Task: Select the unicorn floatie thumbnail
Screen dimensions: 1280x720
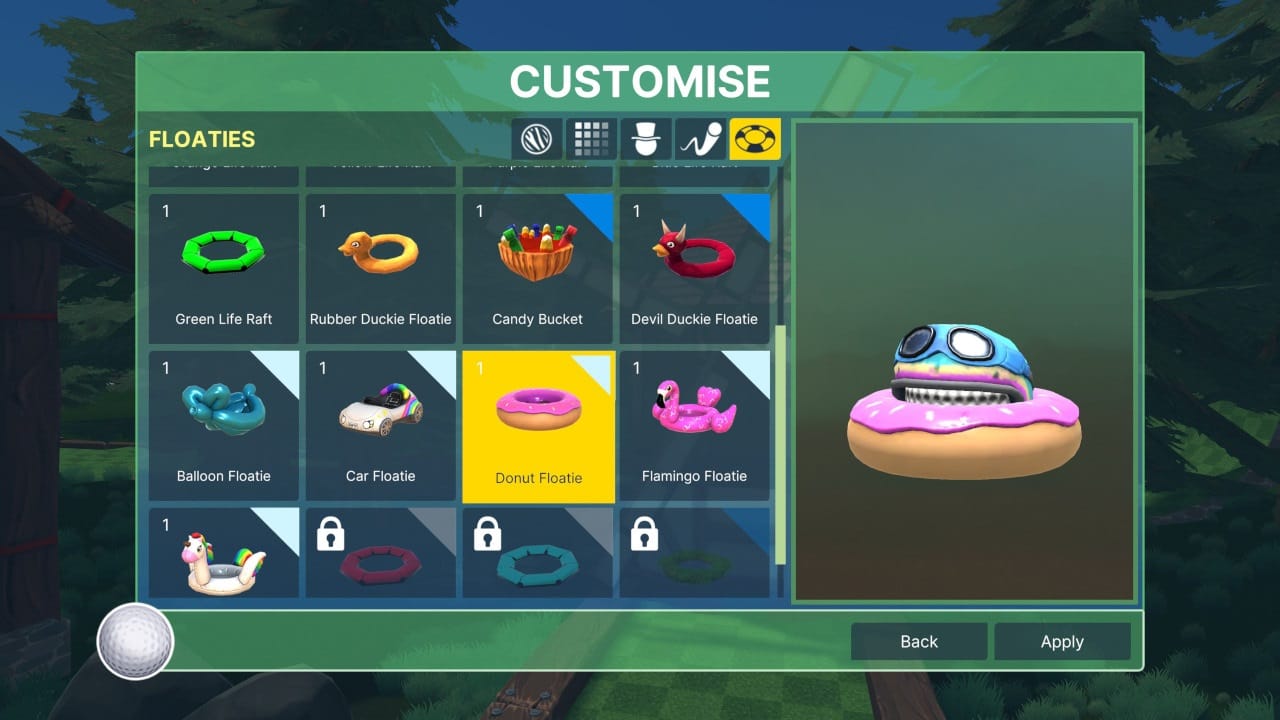Action: coord(223,555)
